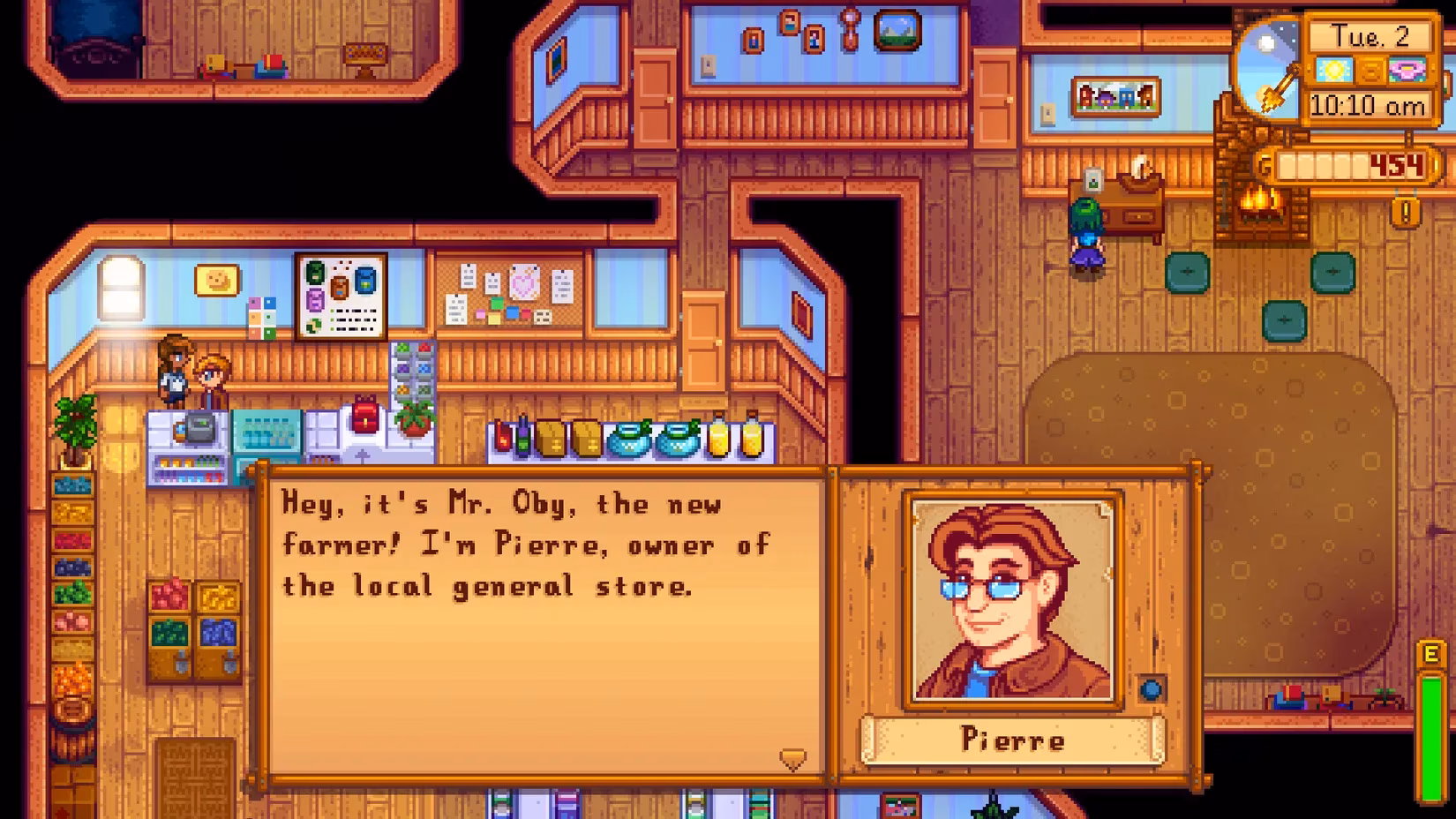The width and height of the screenshot is (1456, 819).
Task: Click the Tue. 2 date display
Action: pyautogui.click(x=1375, y=37)
